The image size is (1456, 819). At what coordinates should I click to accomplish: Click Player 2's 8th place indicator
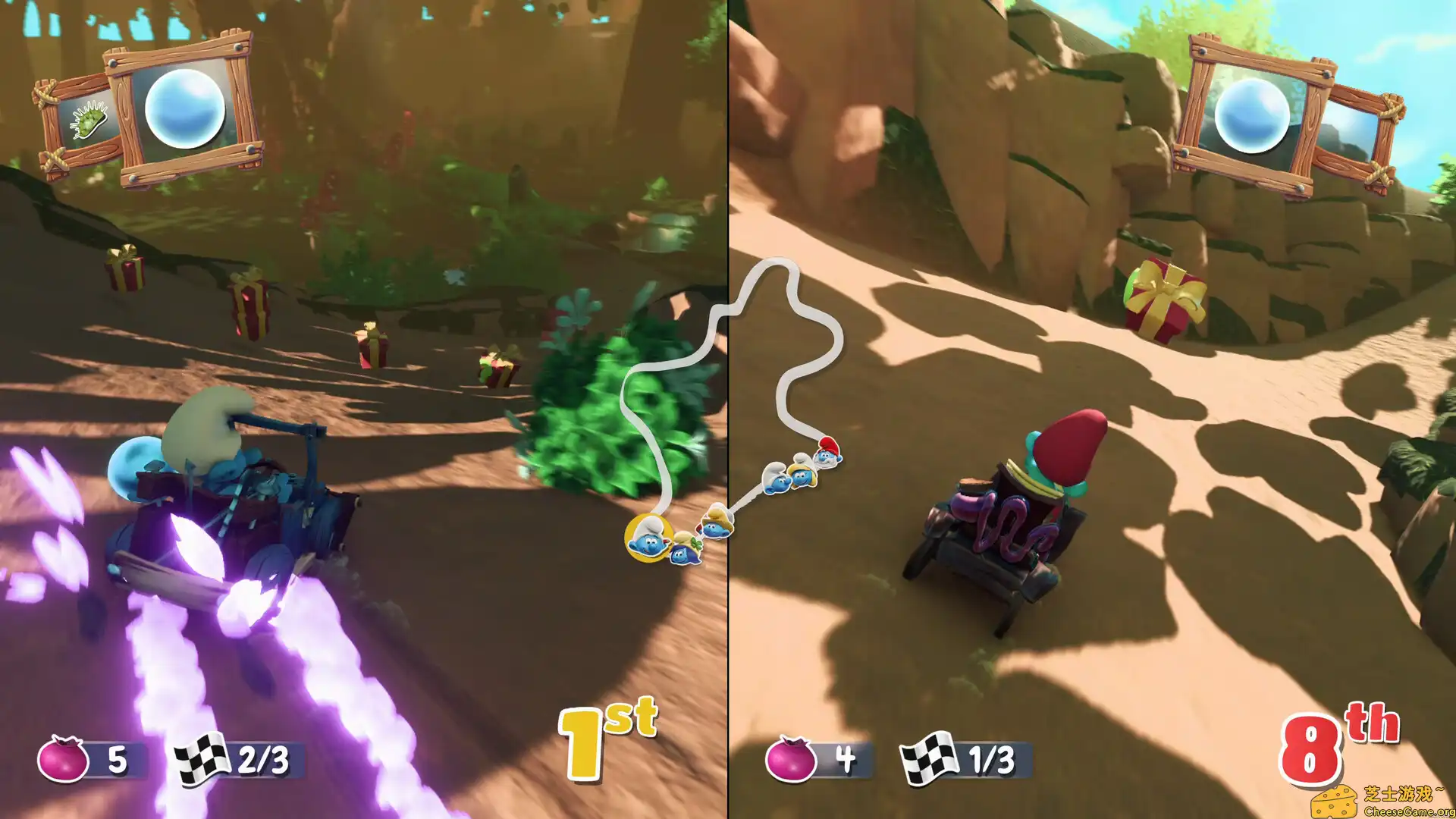[x=1335, y=734]
